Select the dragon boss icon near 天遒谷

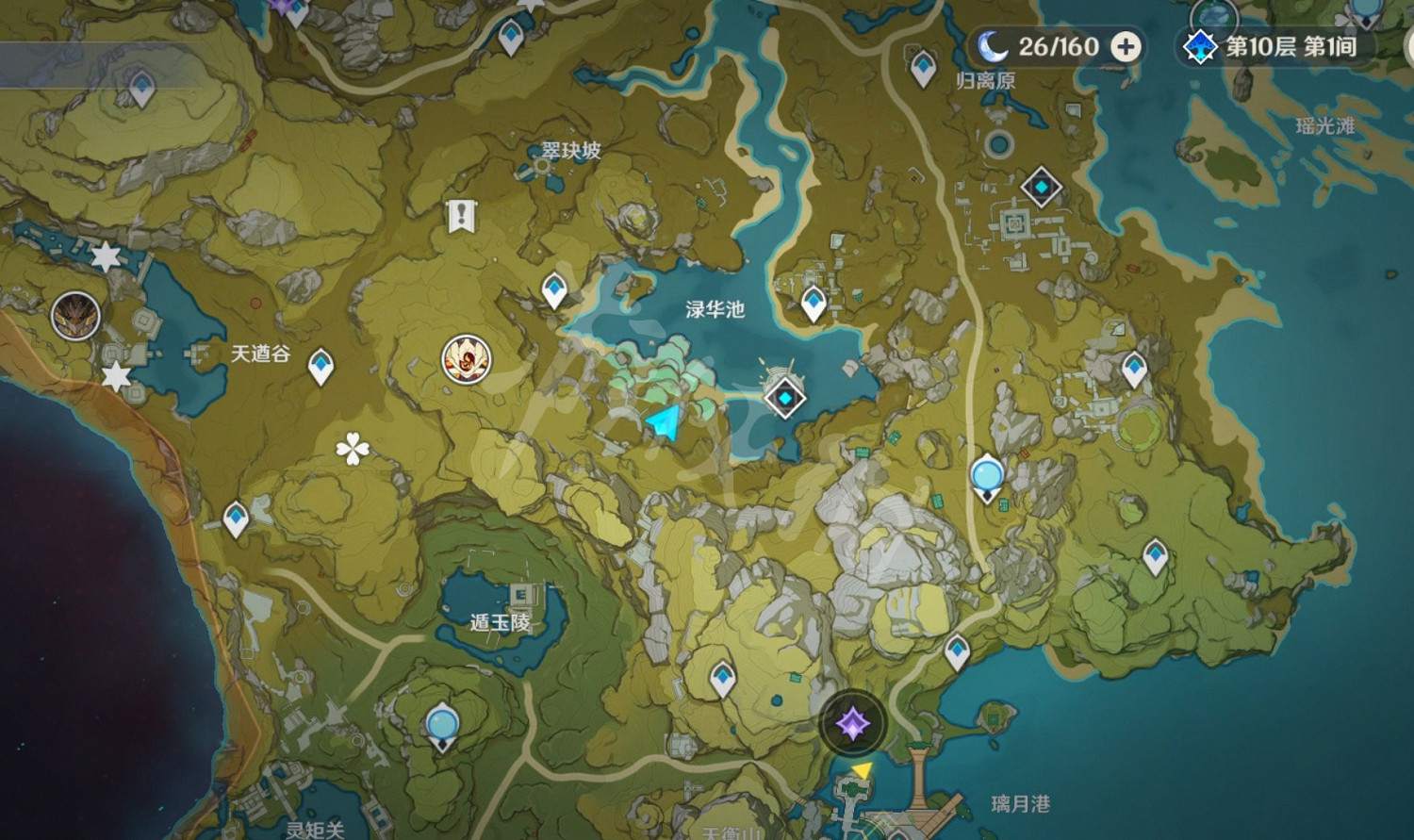(75, 315)
